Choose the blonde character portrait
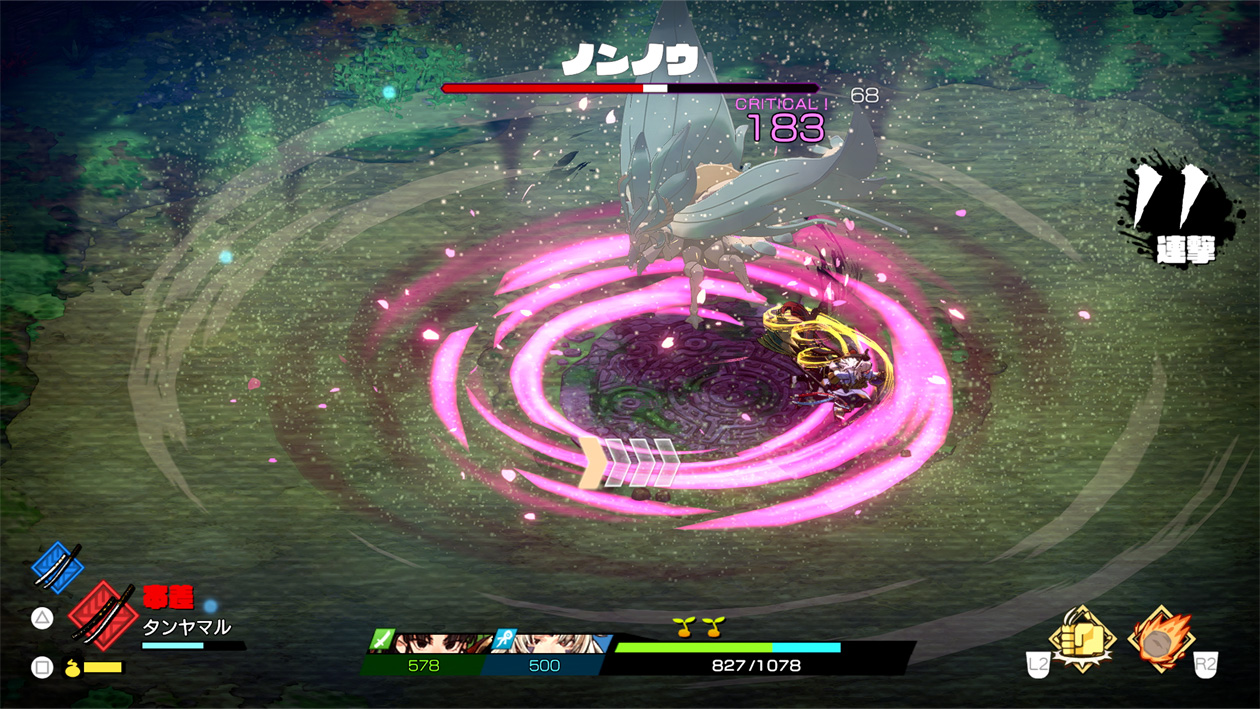Viewport: 1260px width, 709px height. point(558,642)
